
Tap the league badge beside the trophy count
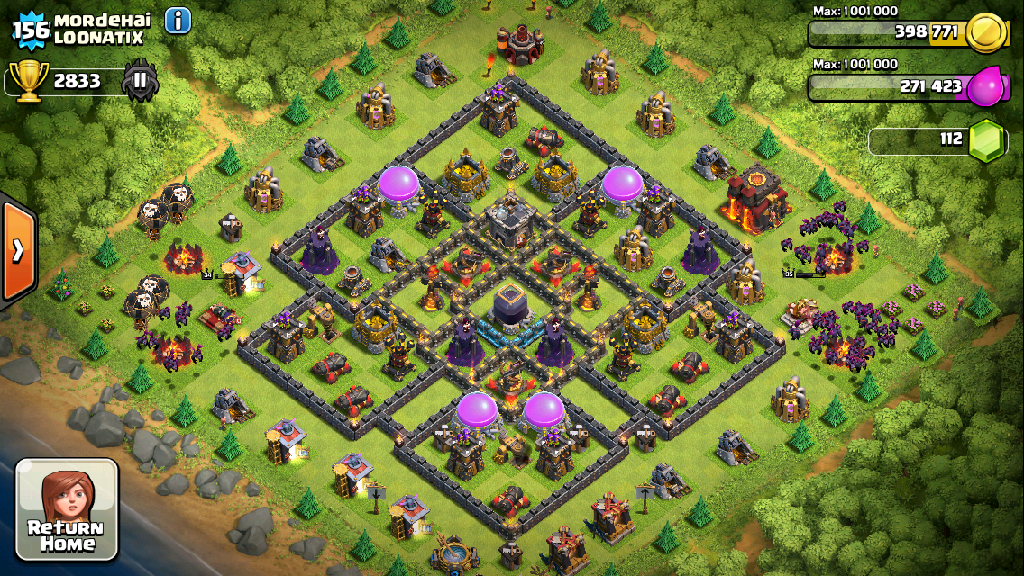[x=140, y=80]
